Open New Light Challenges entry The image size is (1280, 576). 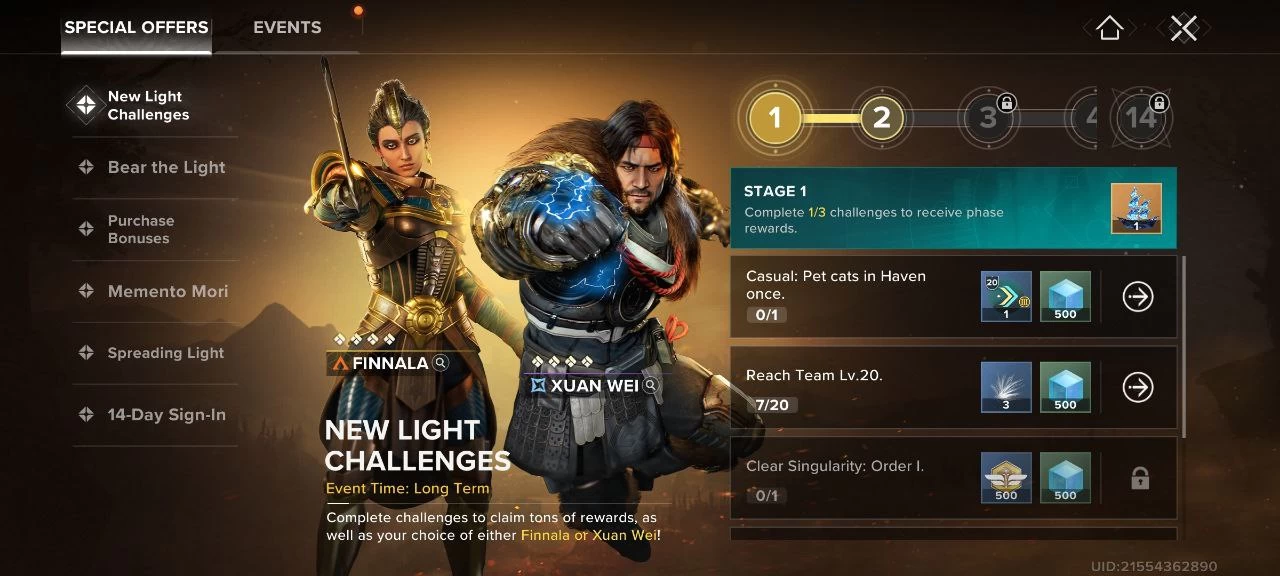tap(148, 105)
